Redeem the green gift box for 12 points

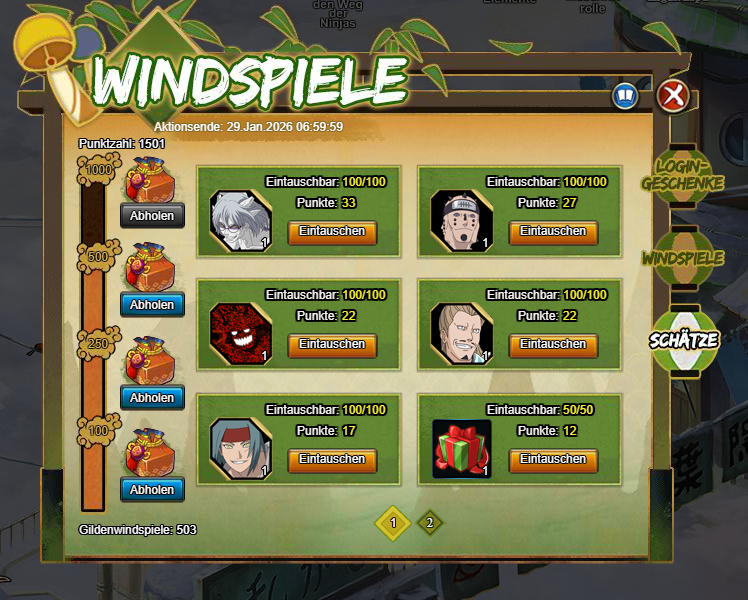click(x=553, y=459)
